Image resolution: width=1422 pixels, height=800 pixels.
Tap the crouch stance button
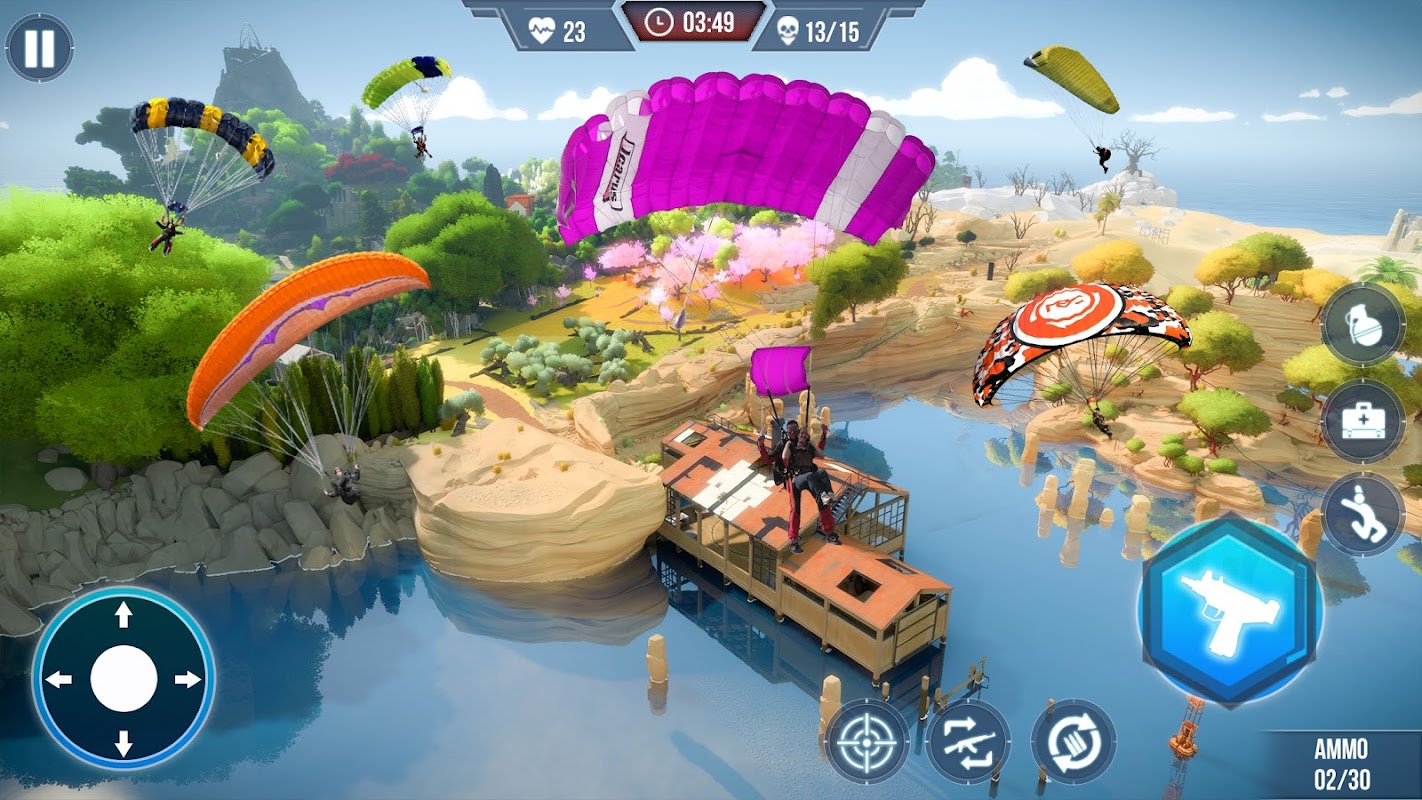tap(1362, 514)
